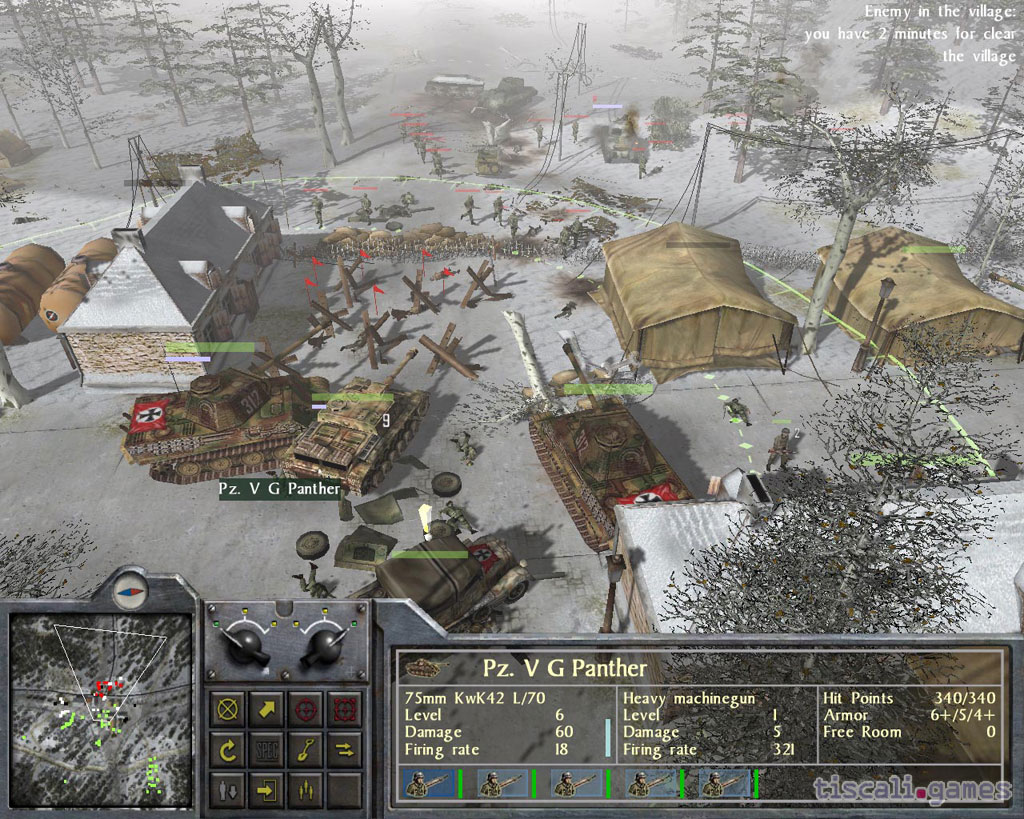The image size is (1024, 819).
Task: Click the double yellow arrows command
Action: (x=345, y=749)
